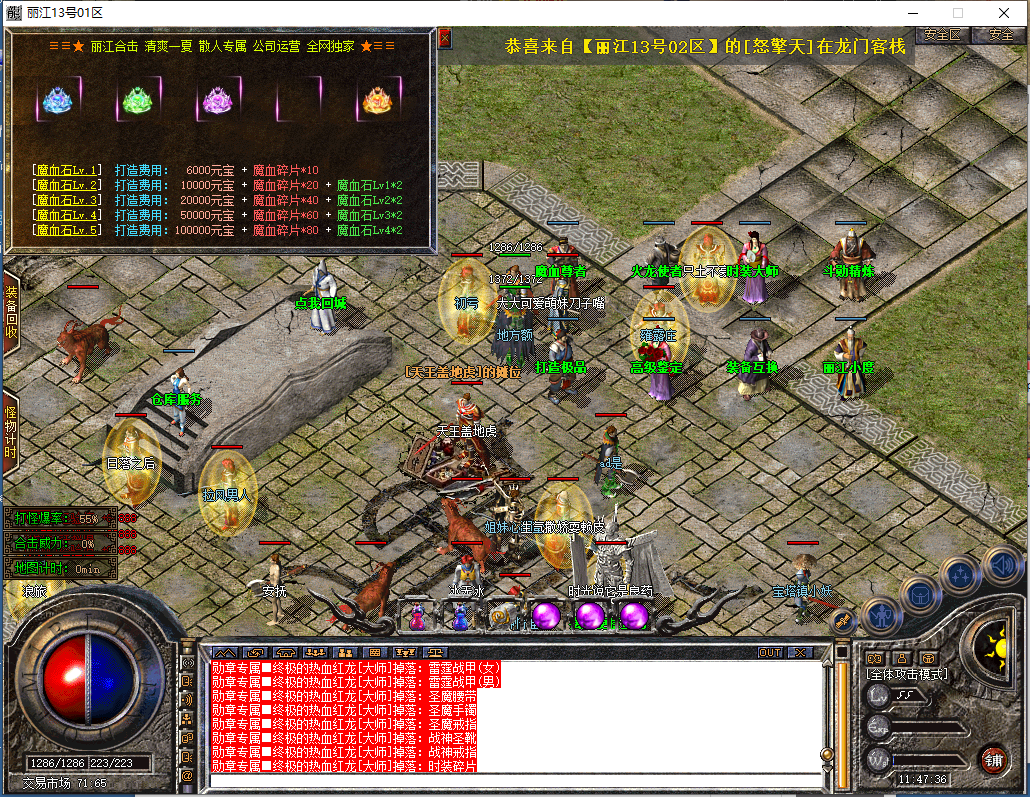Select the blue blood stone icon

56,100
